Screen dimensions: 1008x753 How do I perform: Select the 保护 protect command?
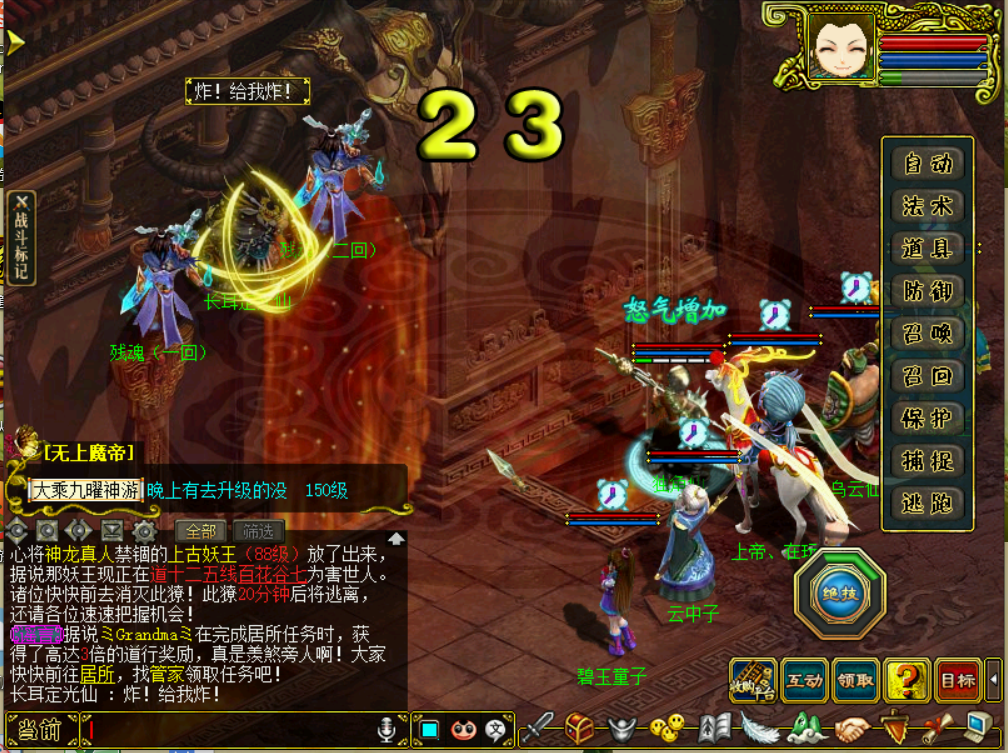point(927,419)
